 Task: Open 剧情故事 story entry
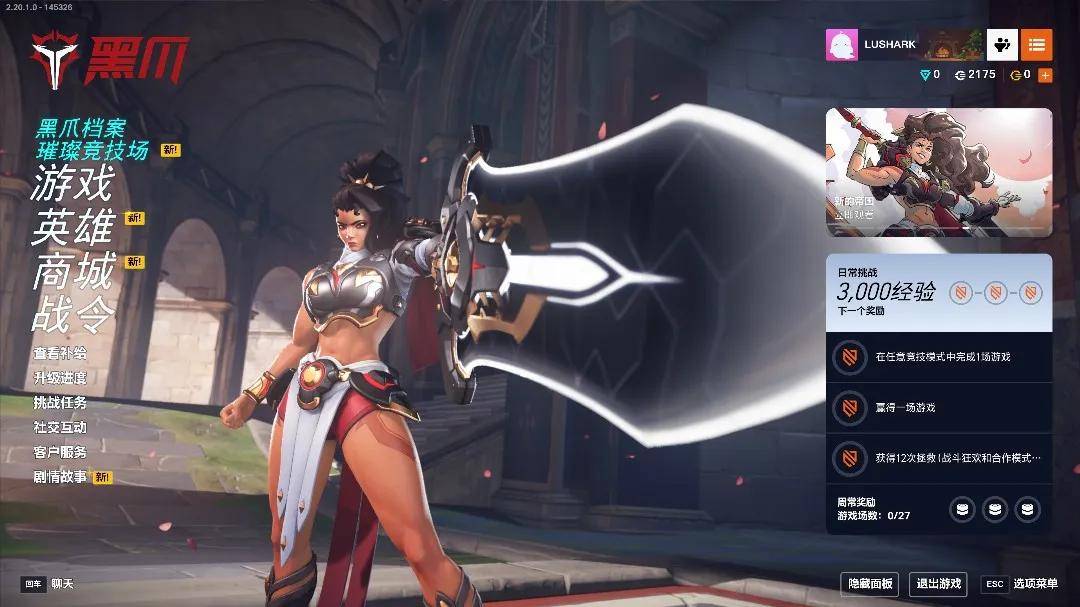point(61,477)
